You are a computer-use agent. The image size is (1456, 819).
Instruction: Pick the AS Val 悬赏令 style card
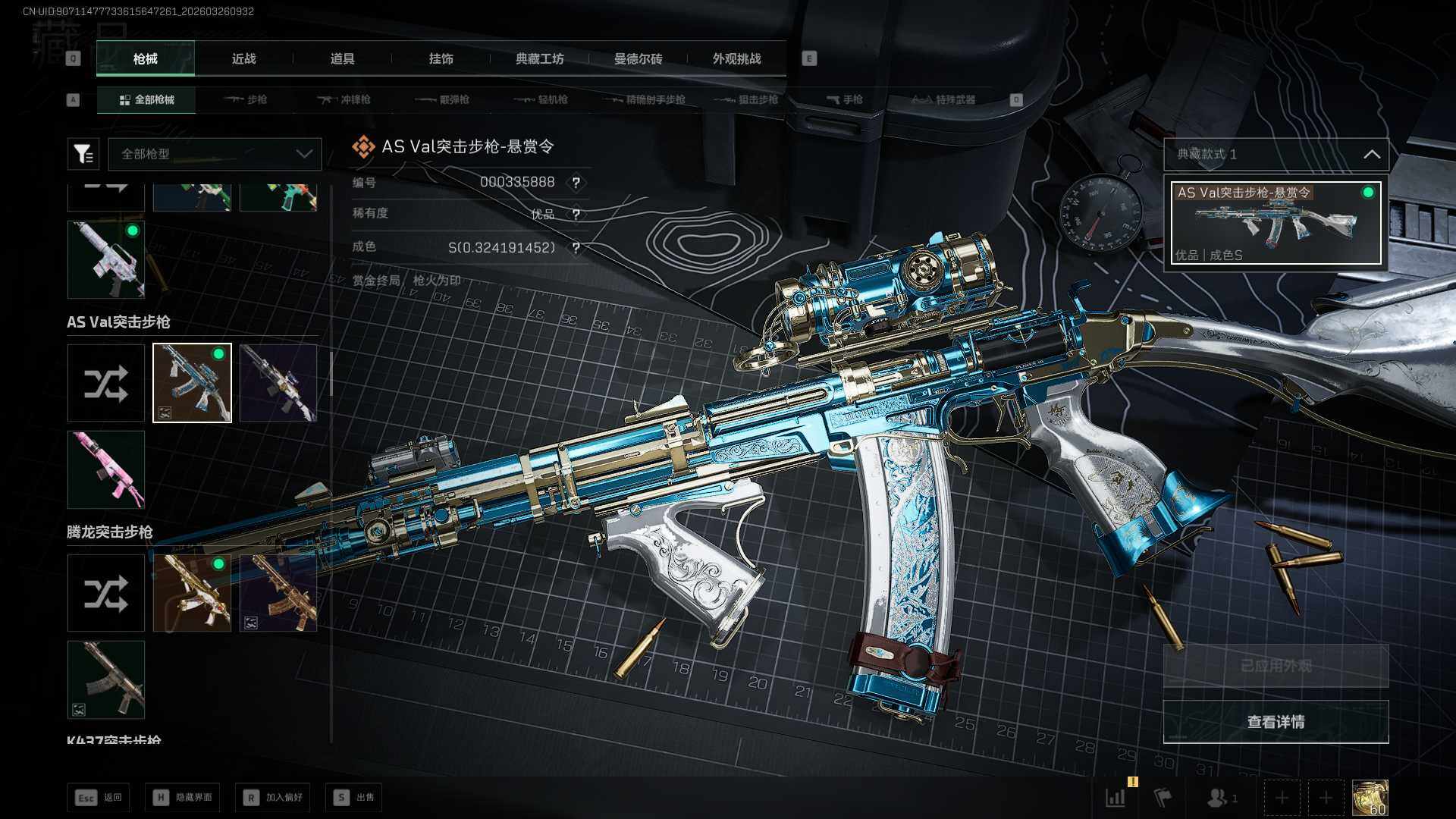tap(1276, 223)
